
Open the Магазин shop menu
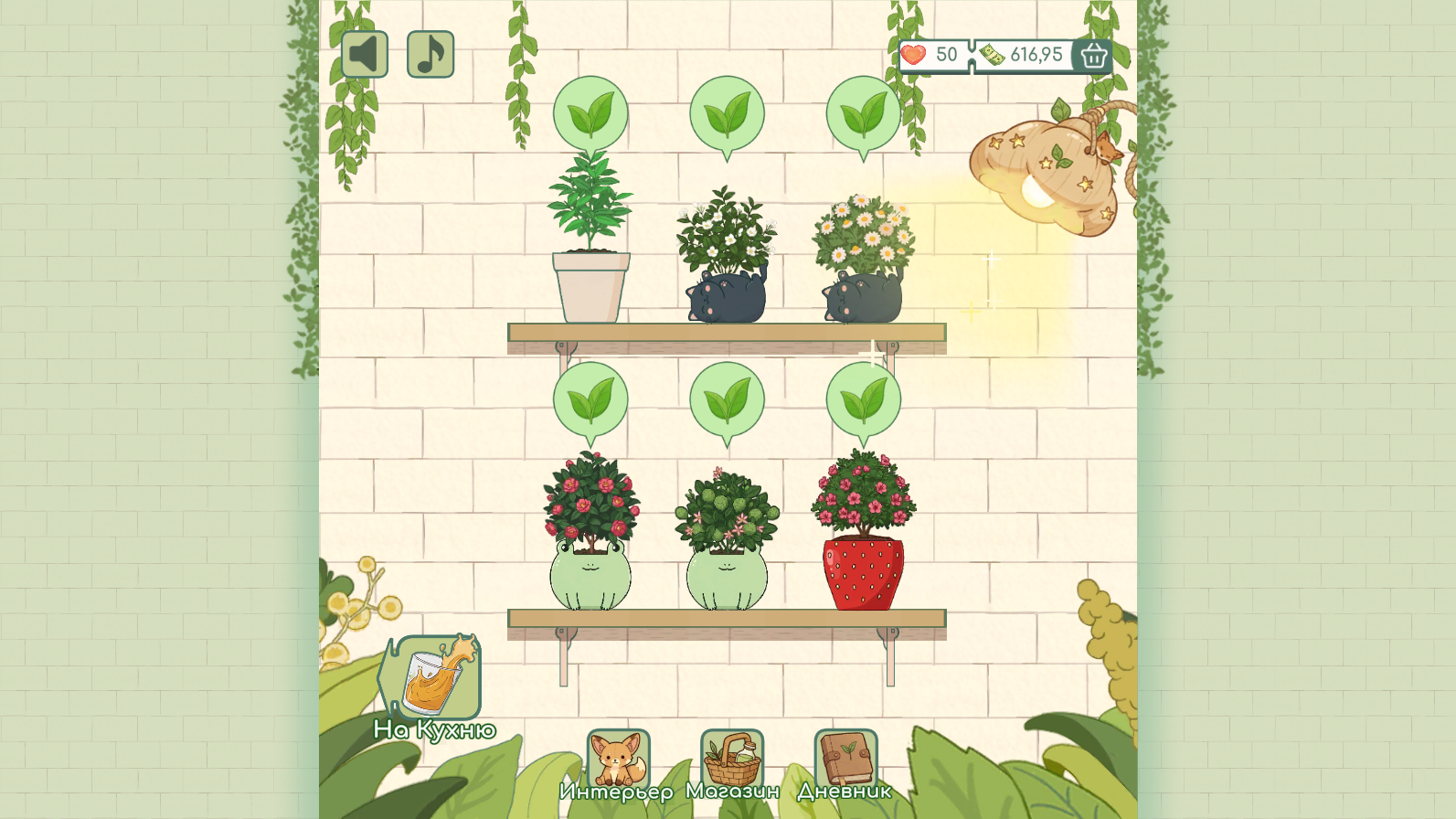pyautogui.click(x=732, y=755)
